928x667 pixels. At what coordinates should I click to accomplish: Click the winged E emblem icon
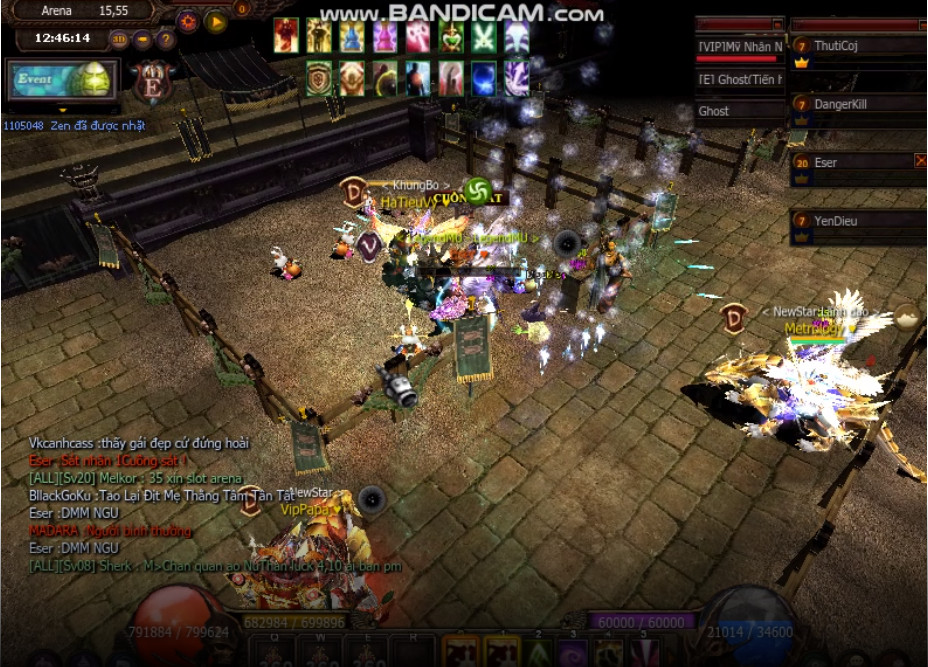tap(153, 81)
